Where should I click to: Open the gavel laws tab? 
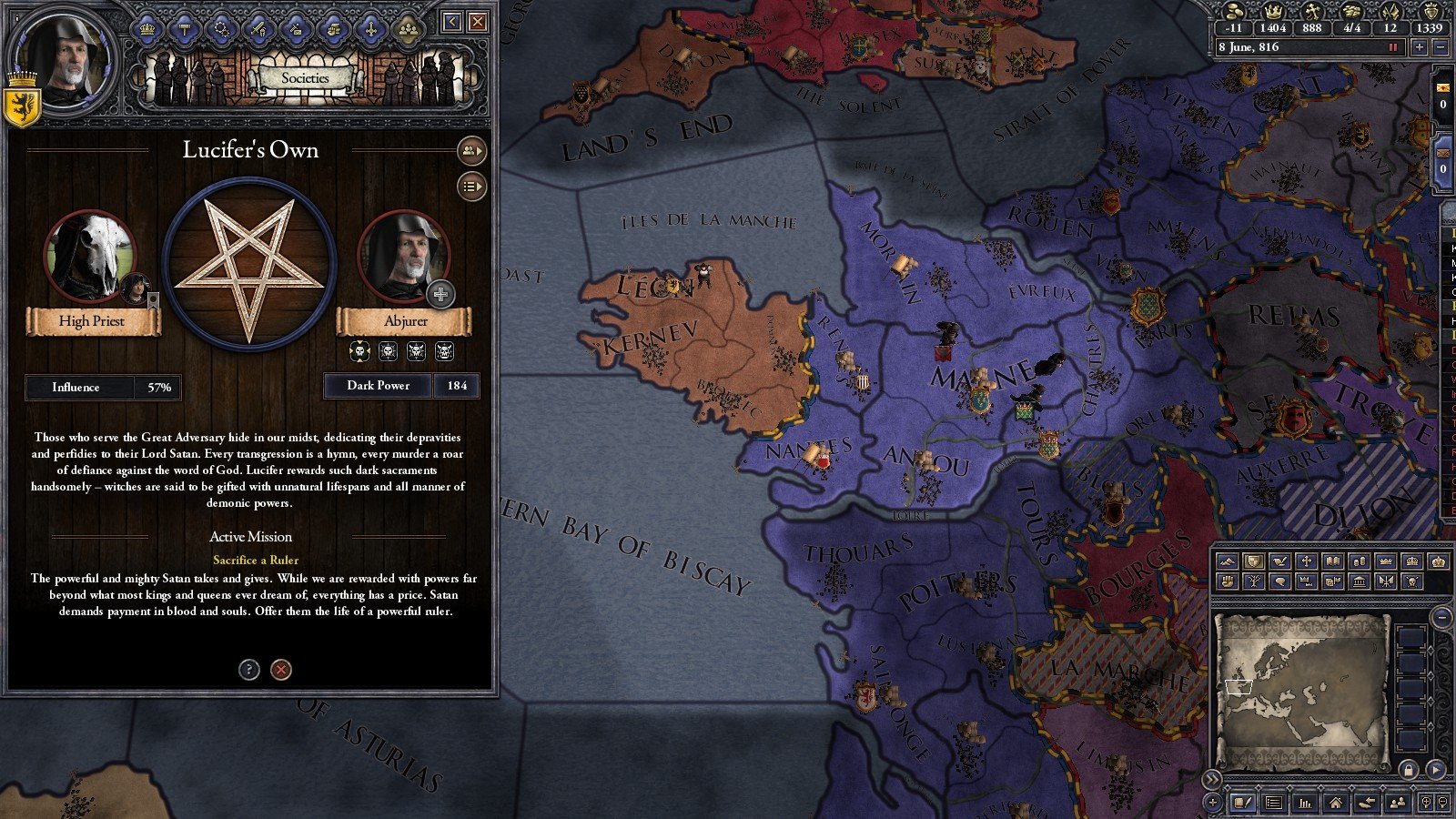click(185, 29)
